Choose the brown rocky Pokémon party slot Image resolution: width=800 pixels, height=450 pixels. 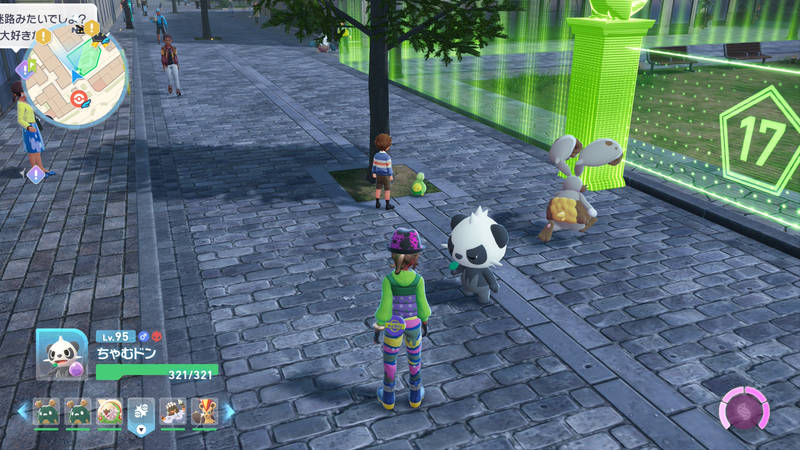[x=173, y=411]
